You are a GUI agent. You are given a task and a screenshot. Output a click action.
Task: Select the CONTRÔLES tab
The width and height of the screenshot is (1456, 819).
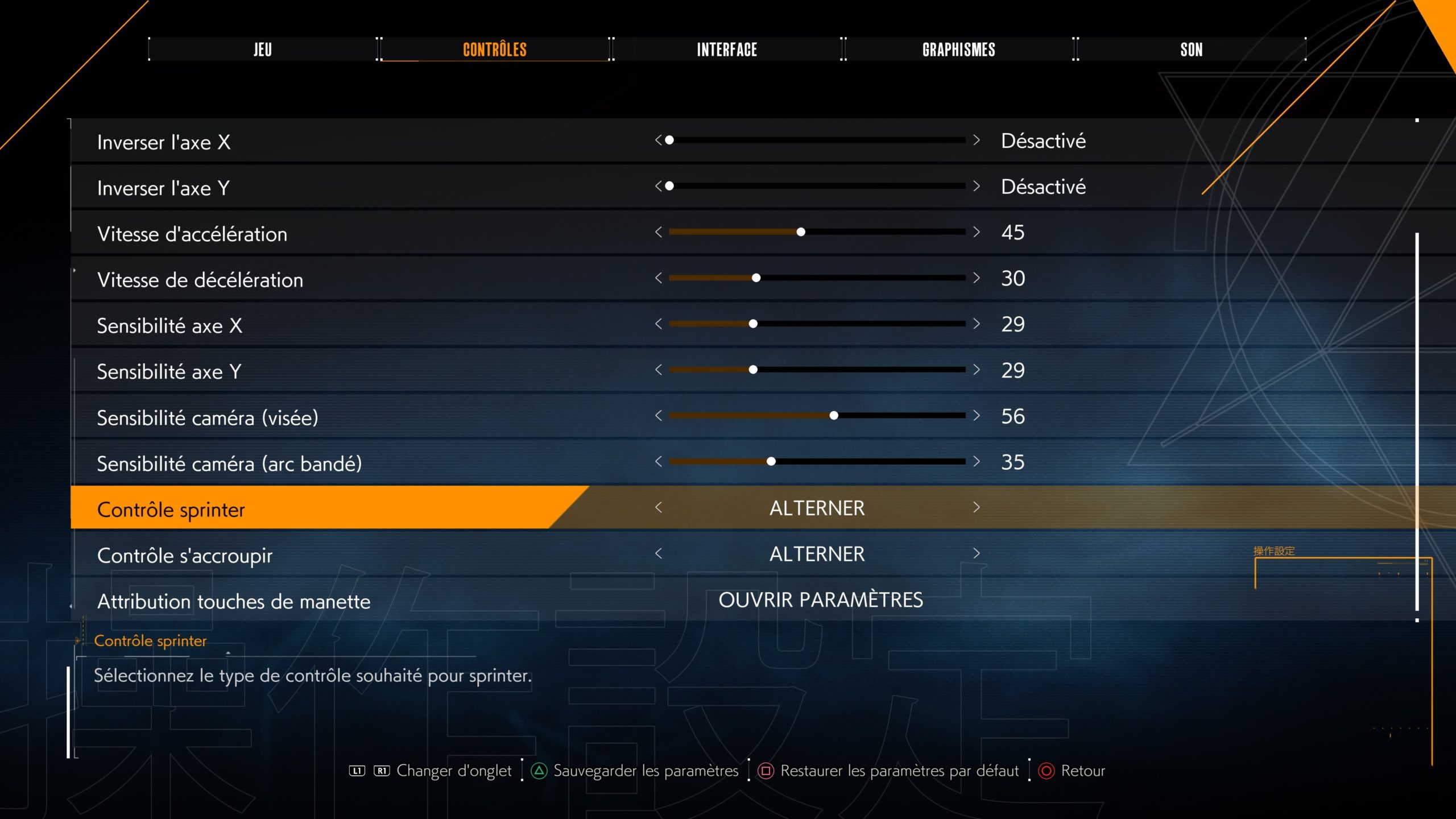click(x=494, y=49)
